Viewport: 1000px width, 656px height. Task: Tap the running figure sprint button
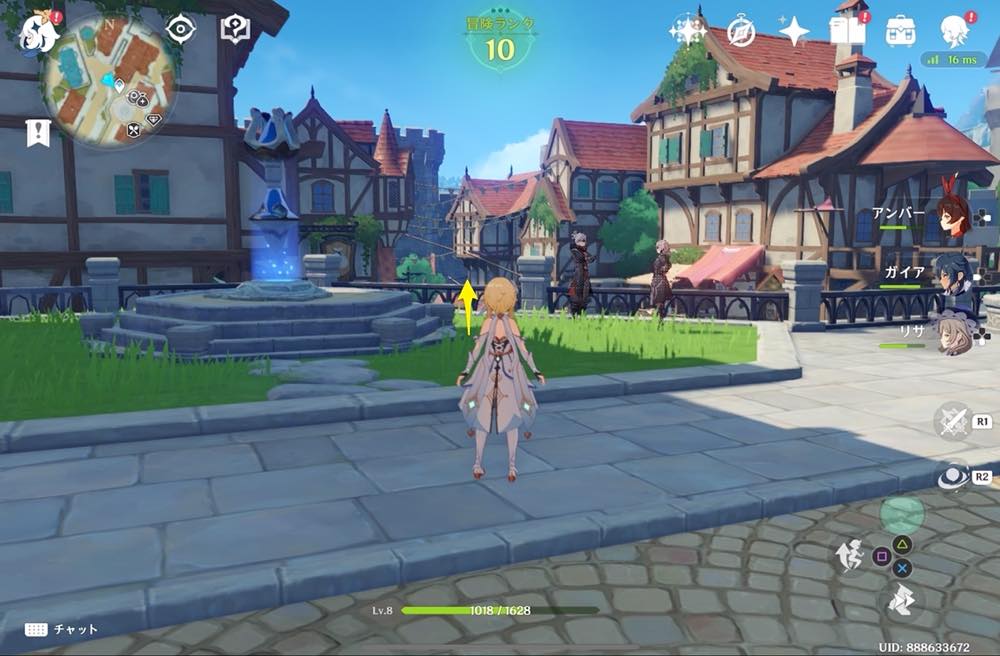(x=851, y=554)
